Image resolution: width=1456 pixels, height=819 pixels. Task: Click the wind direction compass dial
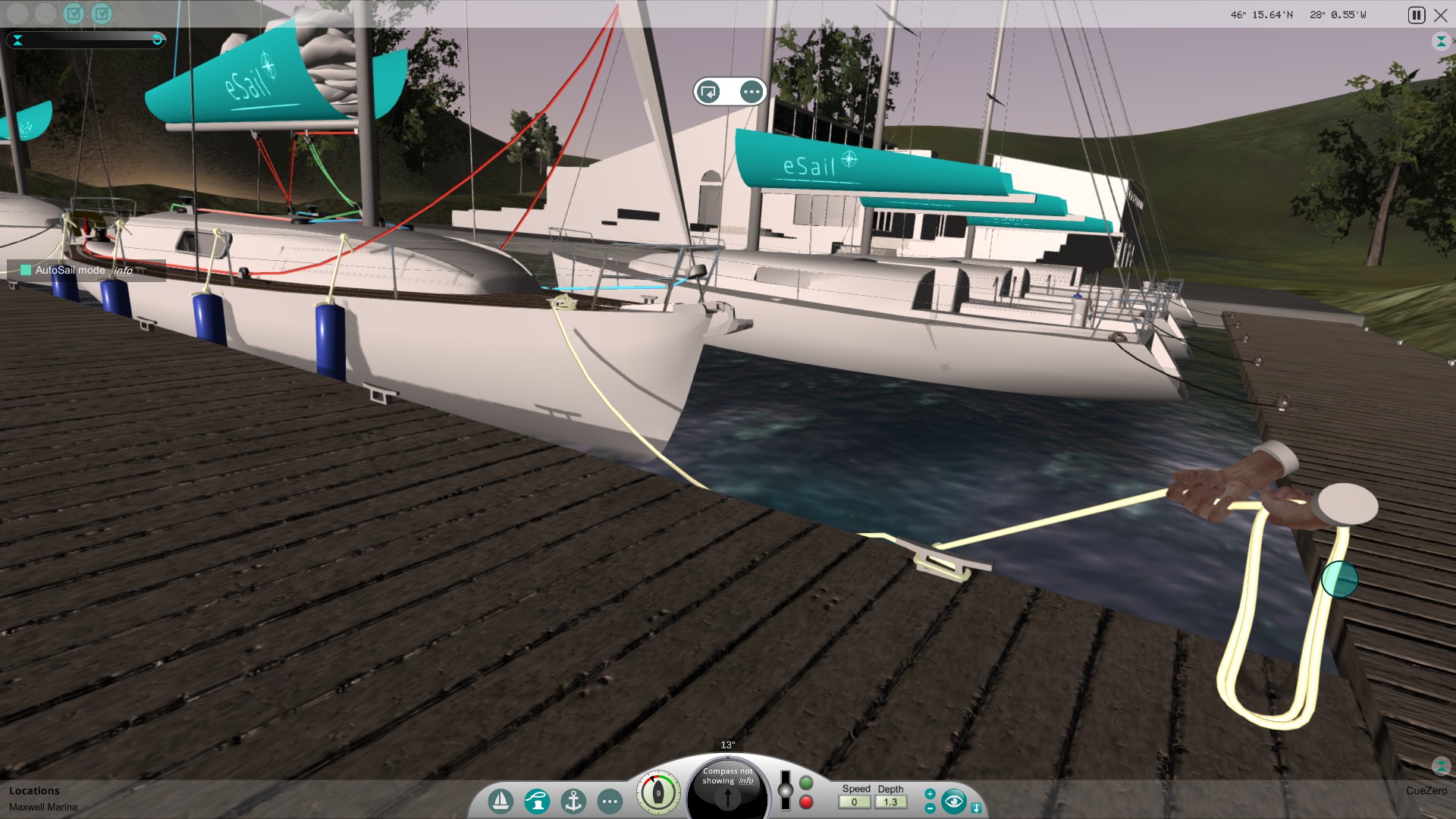coord(658,791)
